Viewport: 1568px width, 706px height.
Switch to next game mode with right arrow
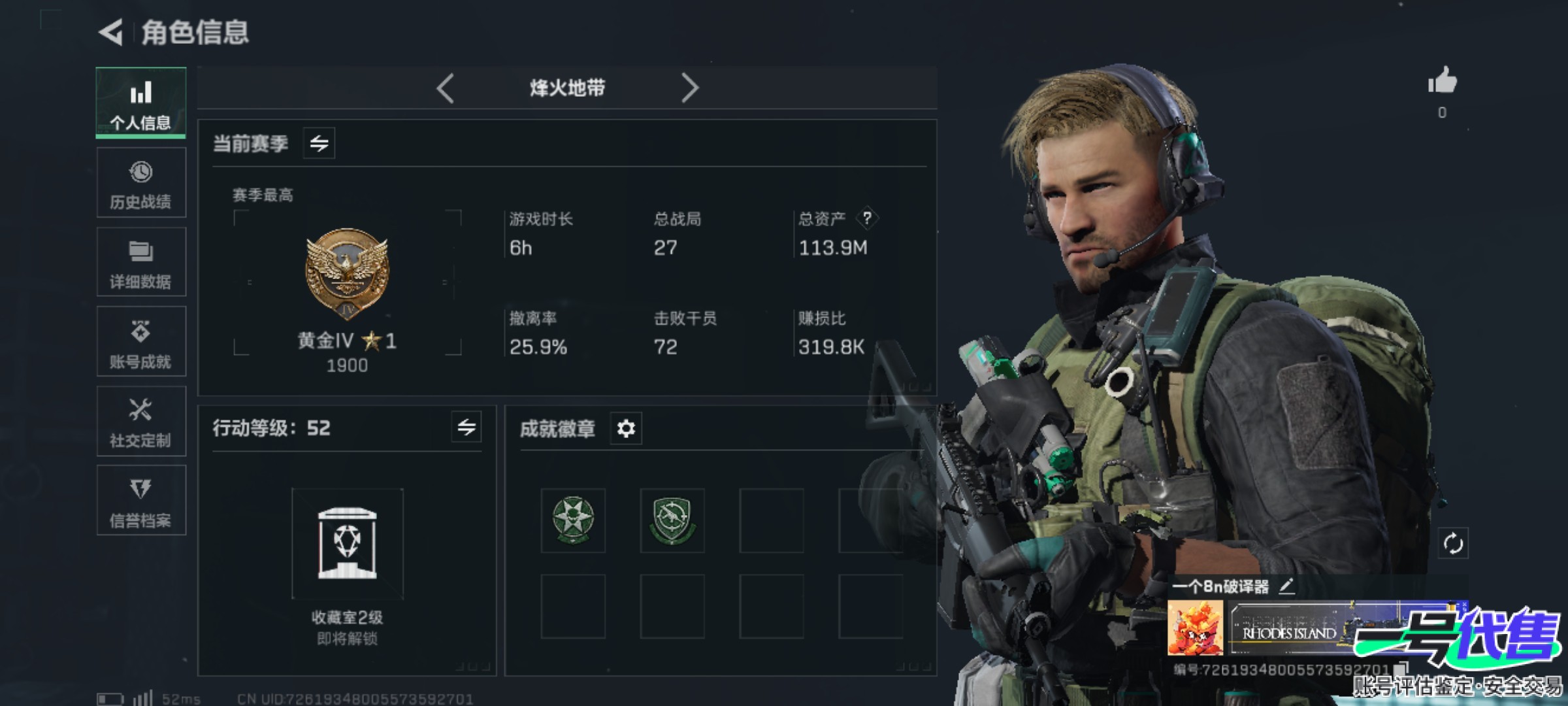[690, 88]
